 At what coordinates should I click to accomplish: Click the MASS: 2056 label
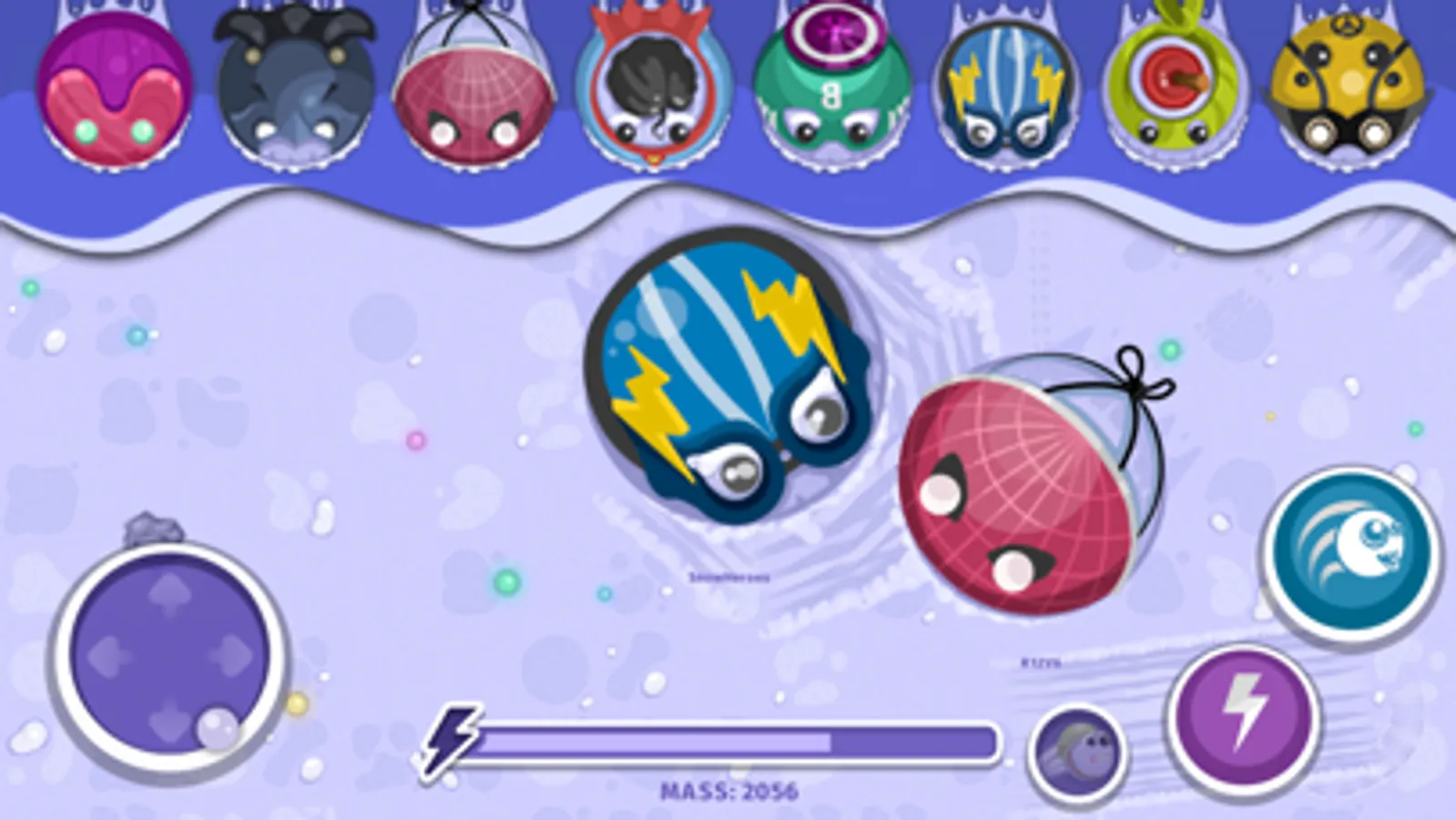pos(728,788)
